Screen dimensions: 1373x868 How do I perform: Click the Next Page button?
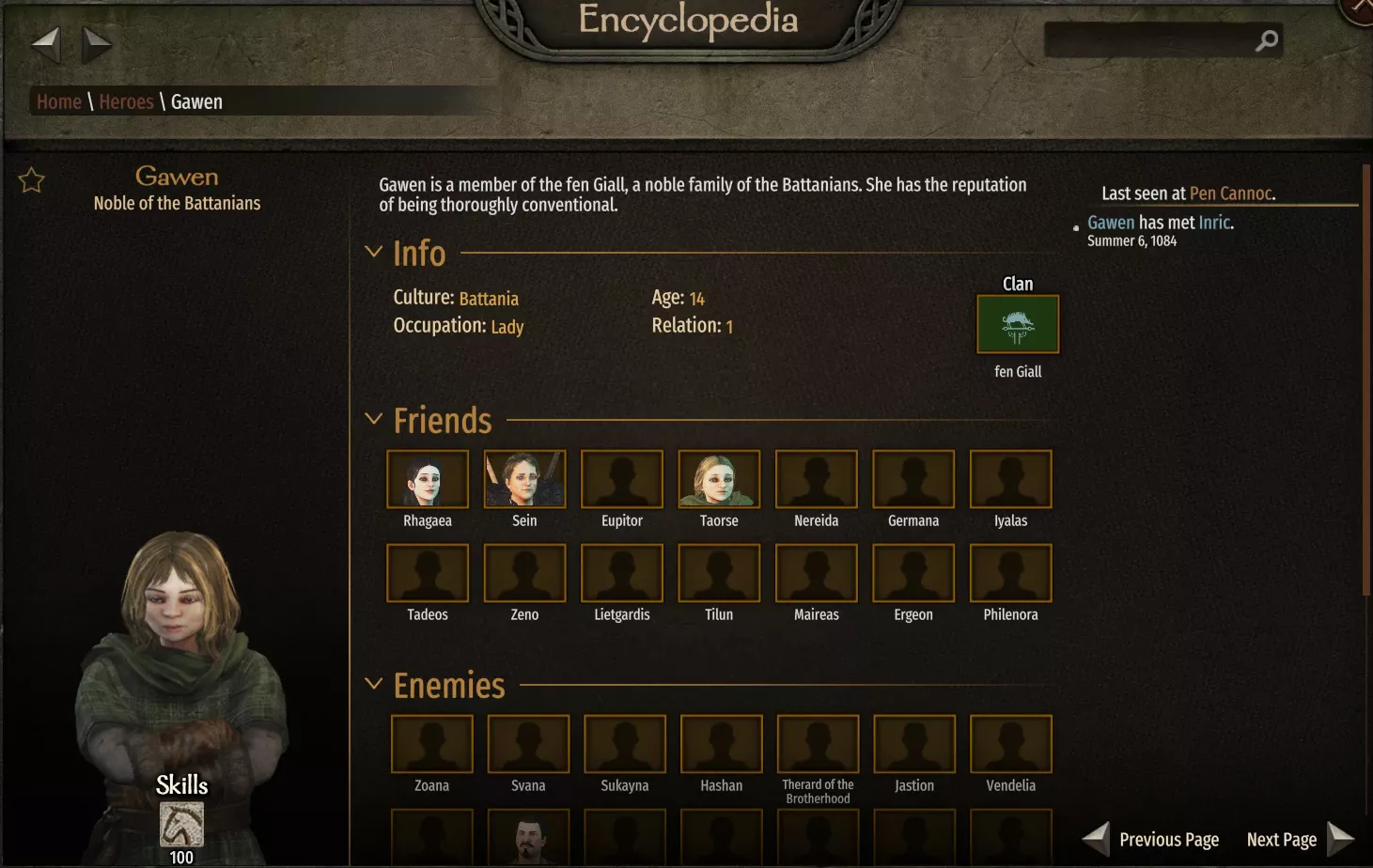1282,839
